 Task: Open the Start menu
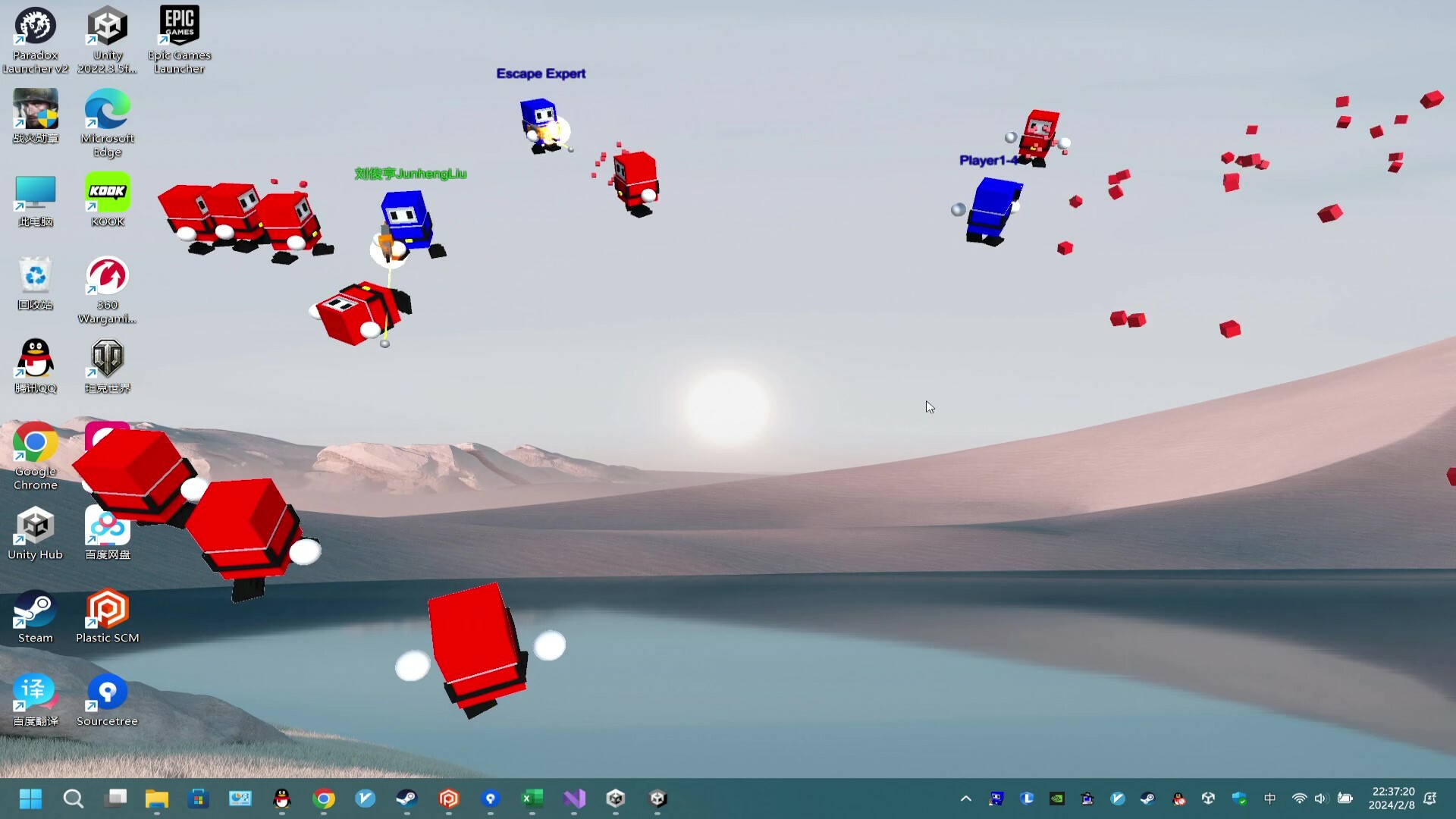tap(30, 799)
